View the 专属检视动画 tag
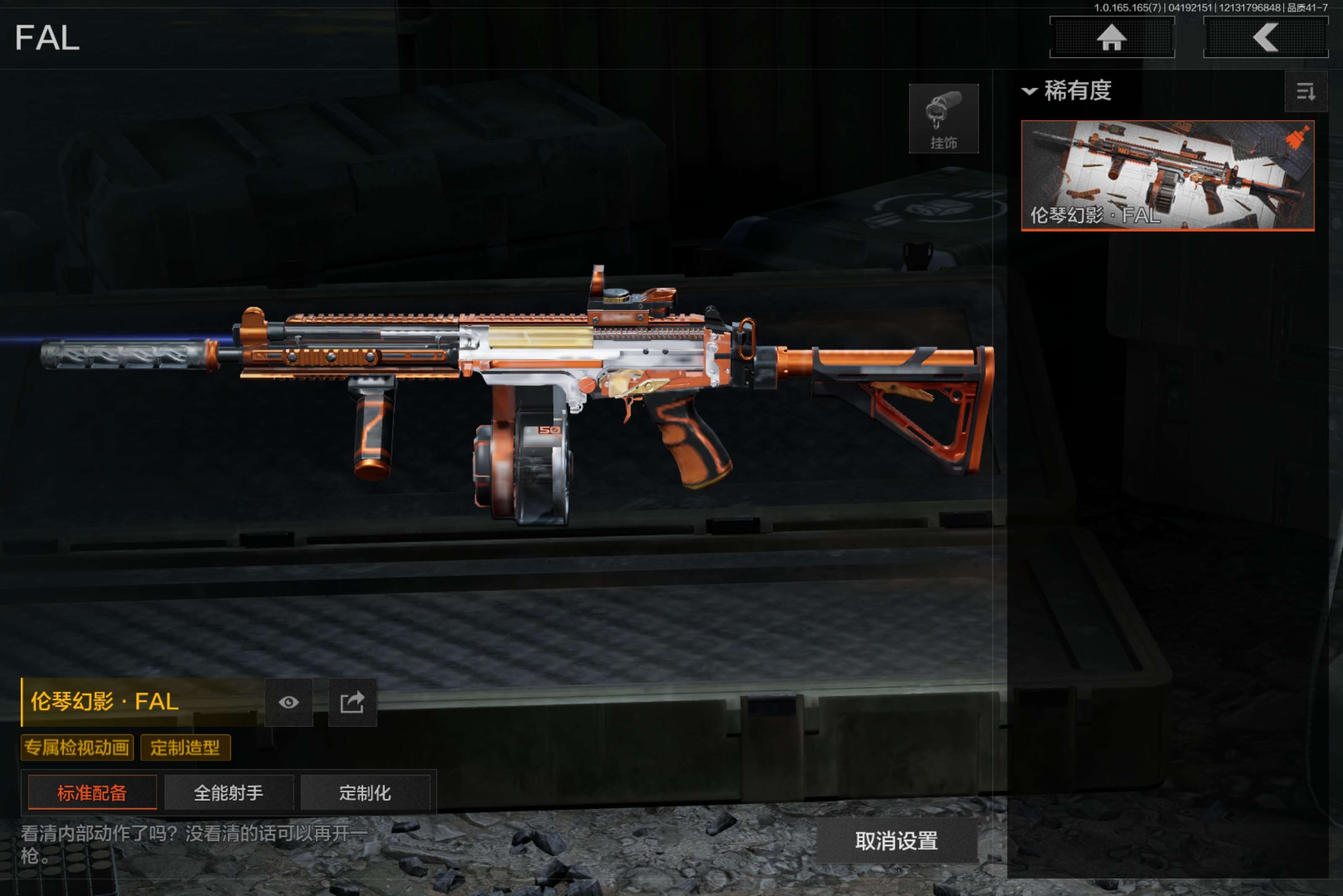The width and height of the screenshot is (1343, 896). pos(77,748)
